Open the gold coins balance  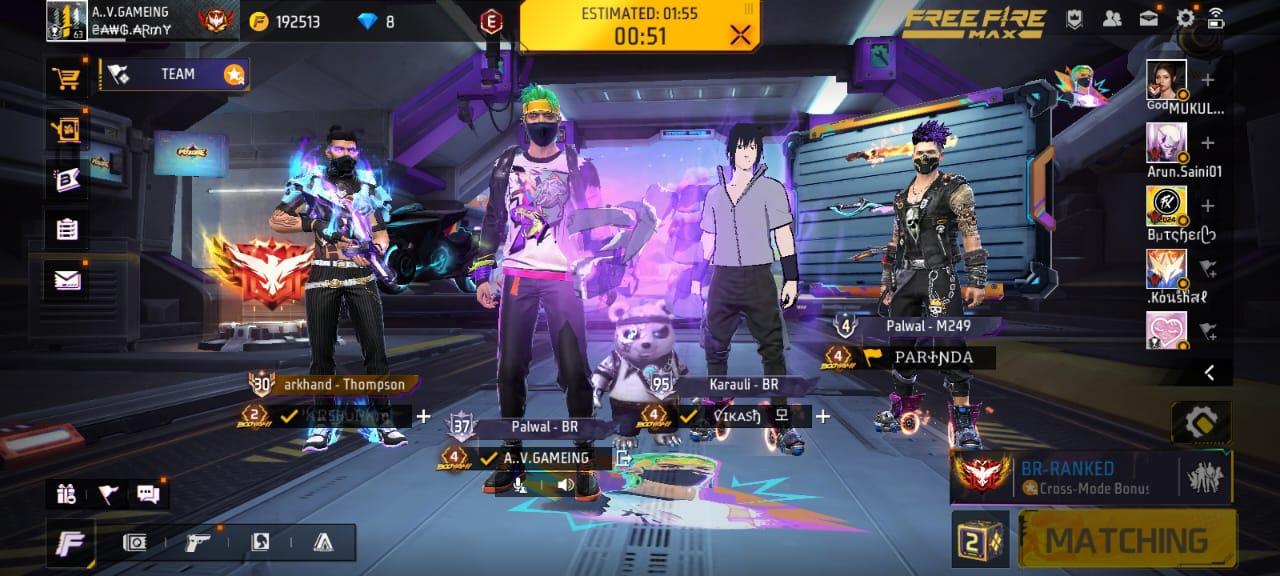(292, 21)
